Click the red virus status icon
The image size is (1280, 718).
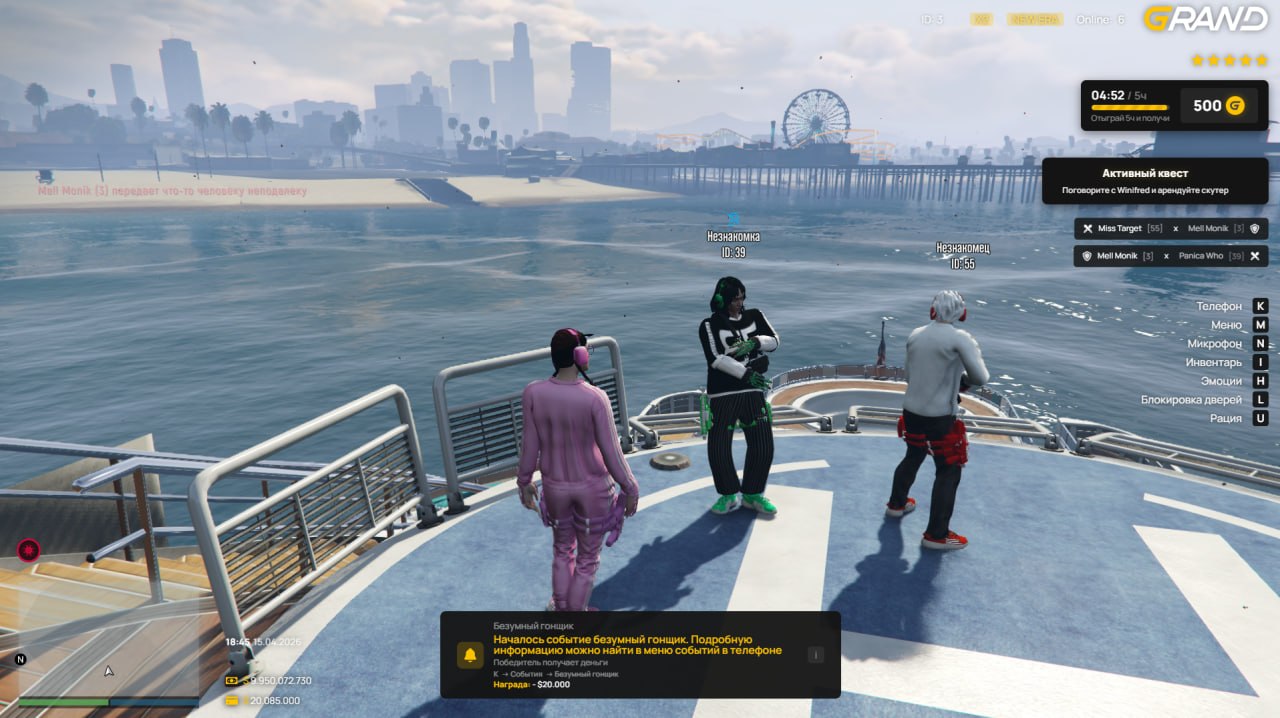click(28, 550)
